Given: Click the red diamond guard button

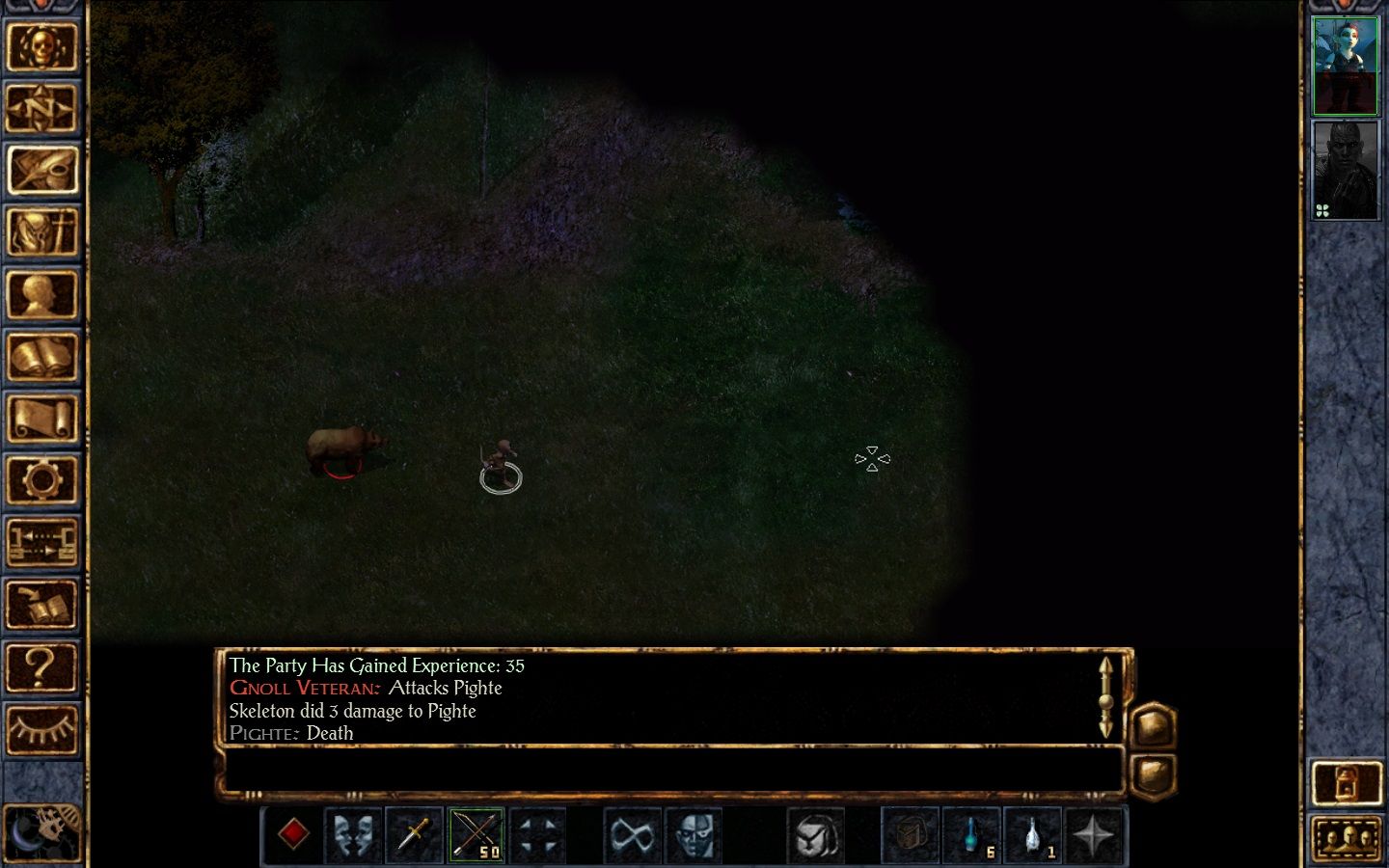Looking at the screenshot, I should [293, 834].
